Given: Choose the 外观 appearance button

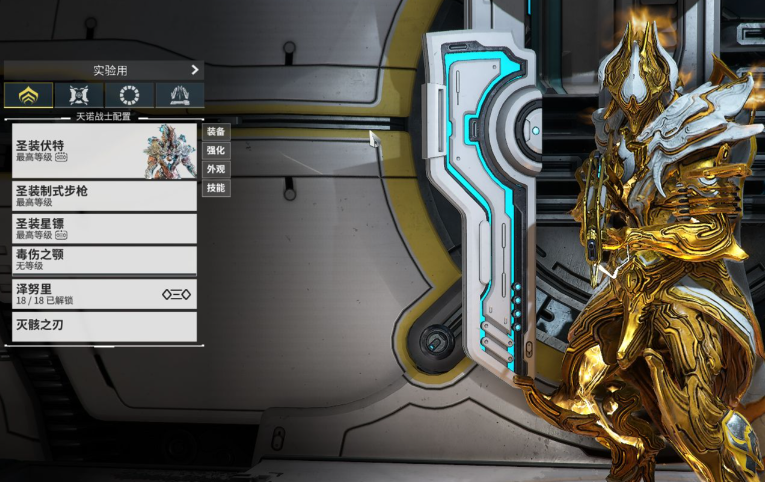Looking at the screenshot, I should 216,169.
